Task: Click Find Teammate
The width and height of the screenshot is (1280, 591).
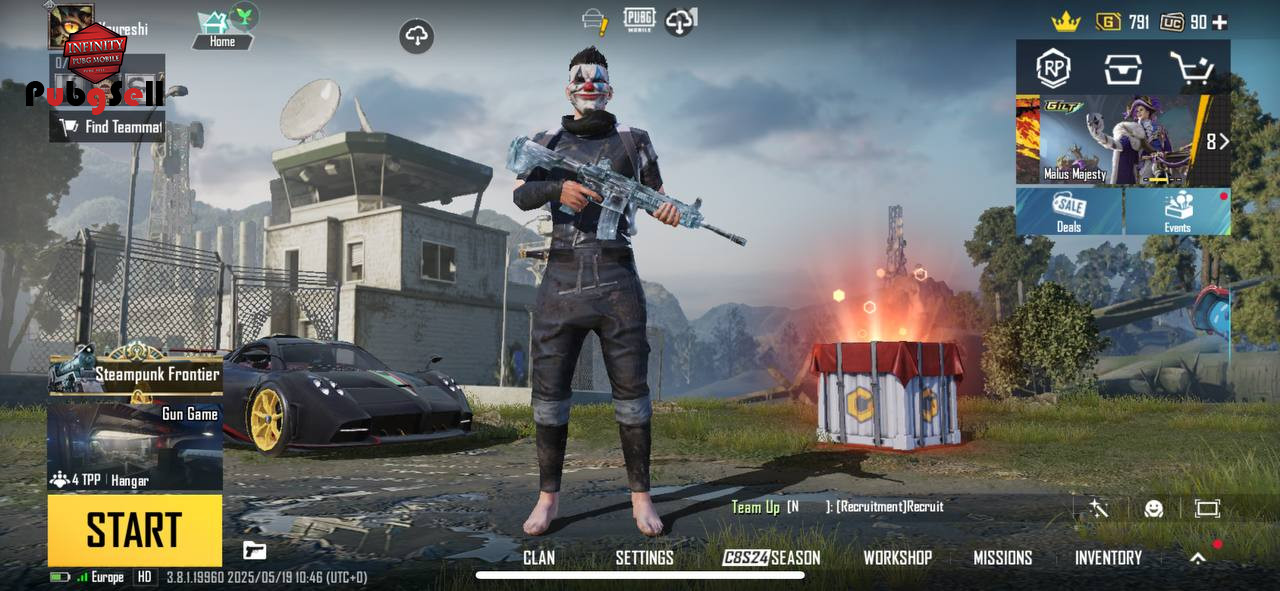Action: [x=108, y=127]
